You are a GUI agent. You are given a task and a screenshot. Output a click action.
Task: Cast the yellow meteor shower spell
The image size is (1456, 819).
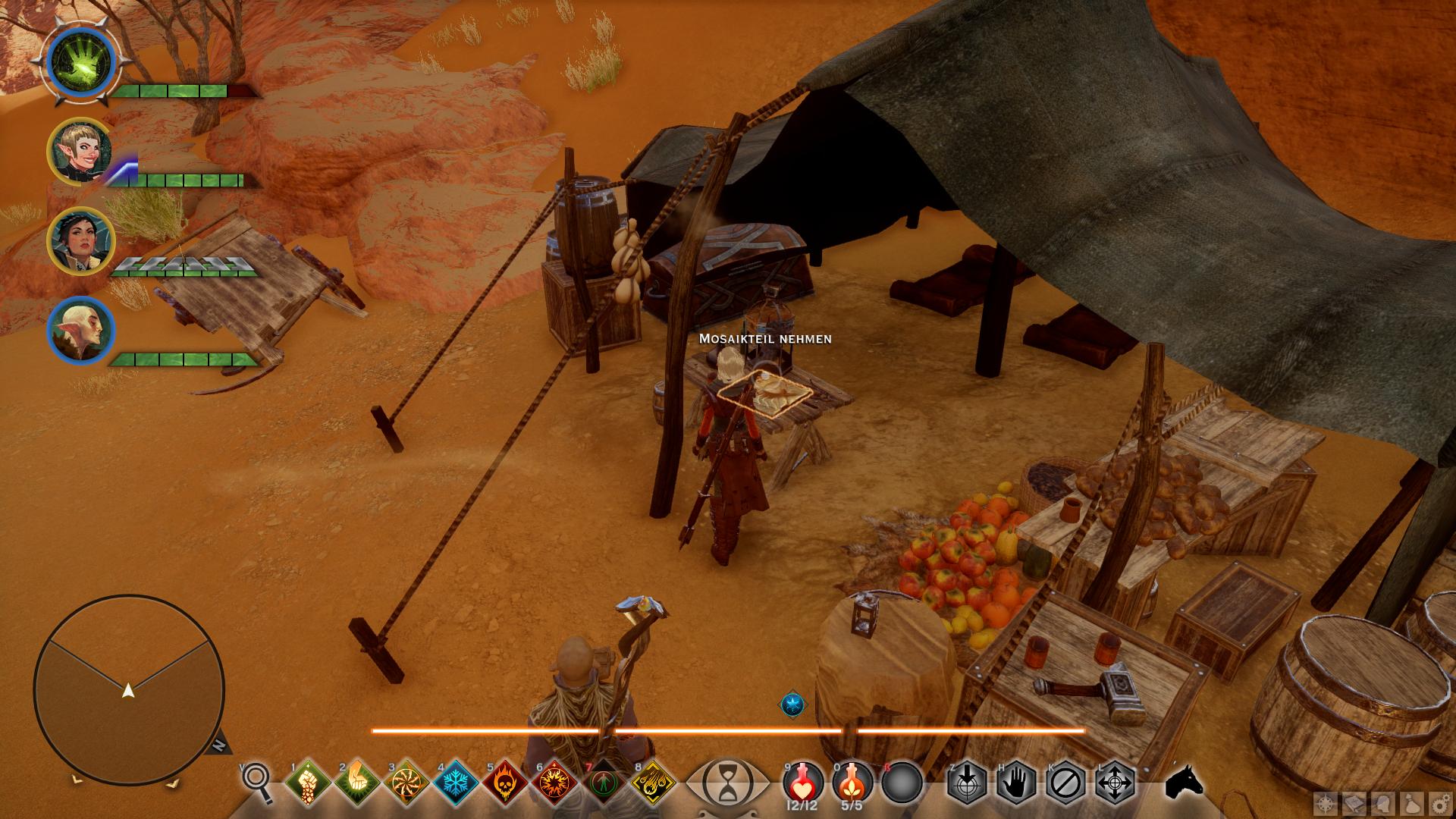pos(654,781)
